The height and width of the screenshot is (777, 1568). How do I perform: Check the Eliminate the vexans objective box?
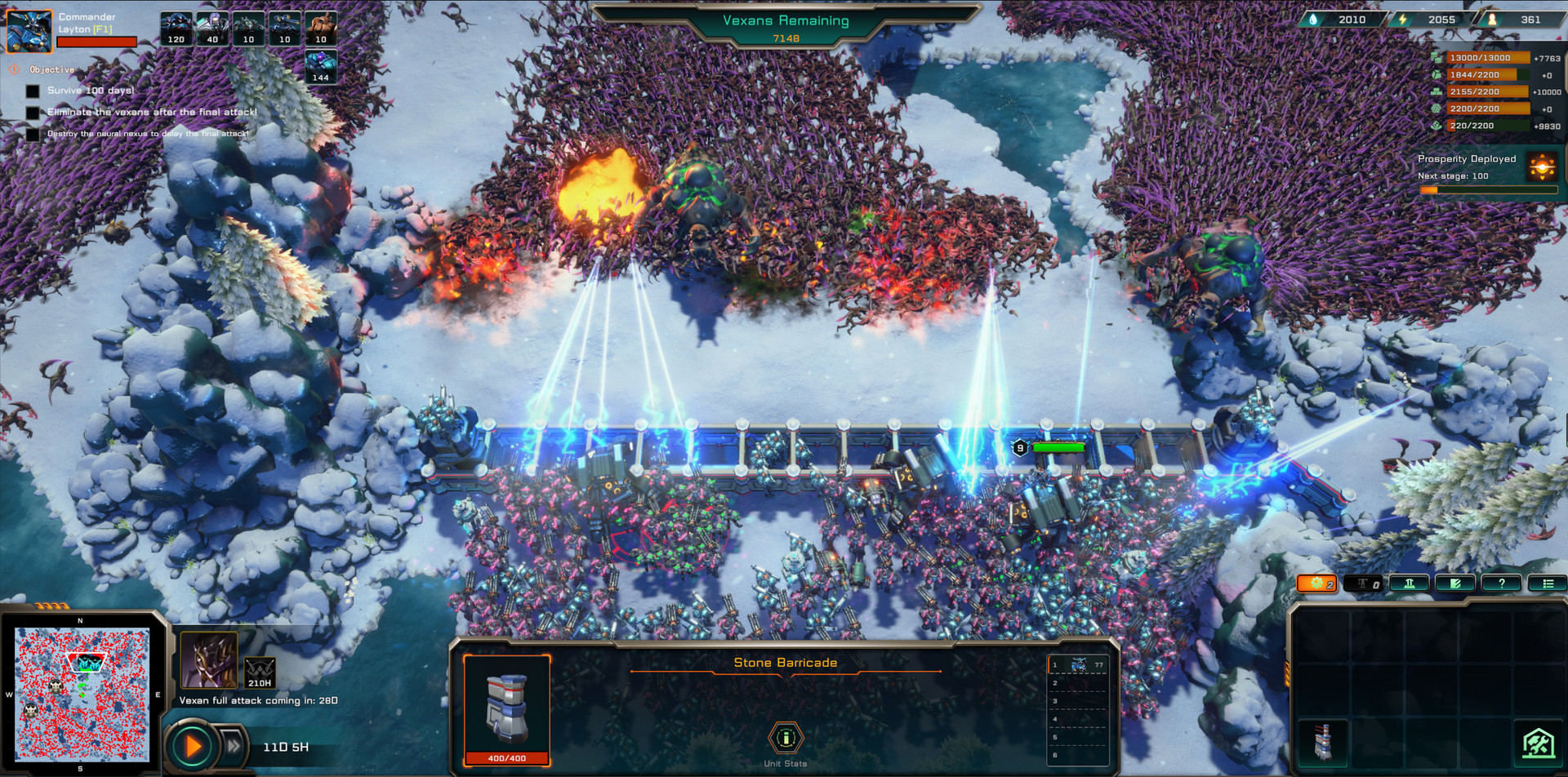32,112
